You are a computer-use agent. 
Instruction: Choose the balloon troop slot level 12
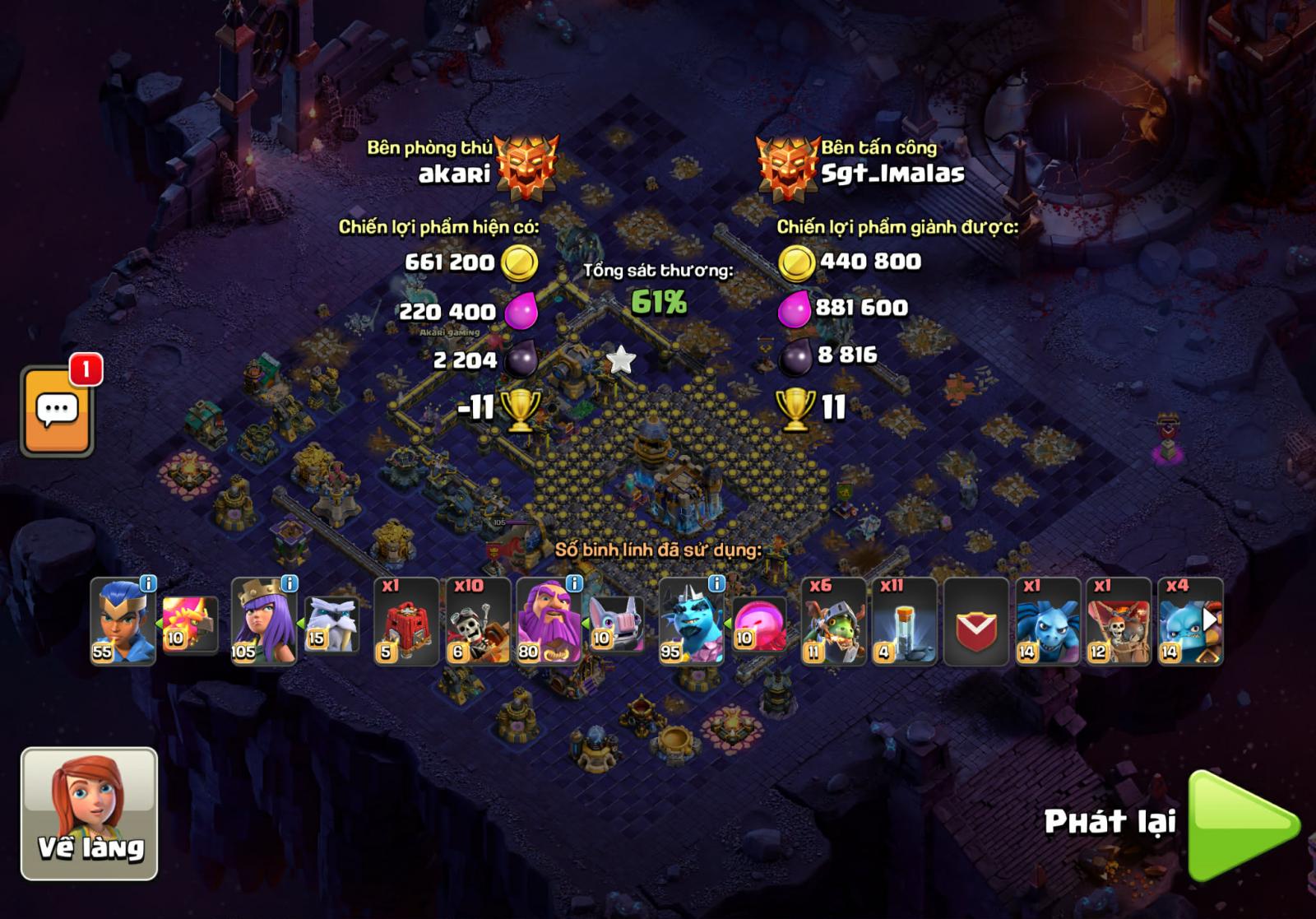1118,622
